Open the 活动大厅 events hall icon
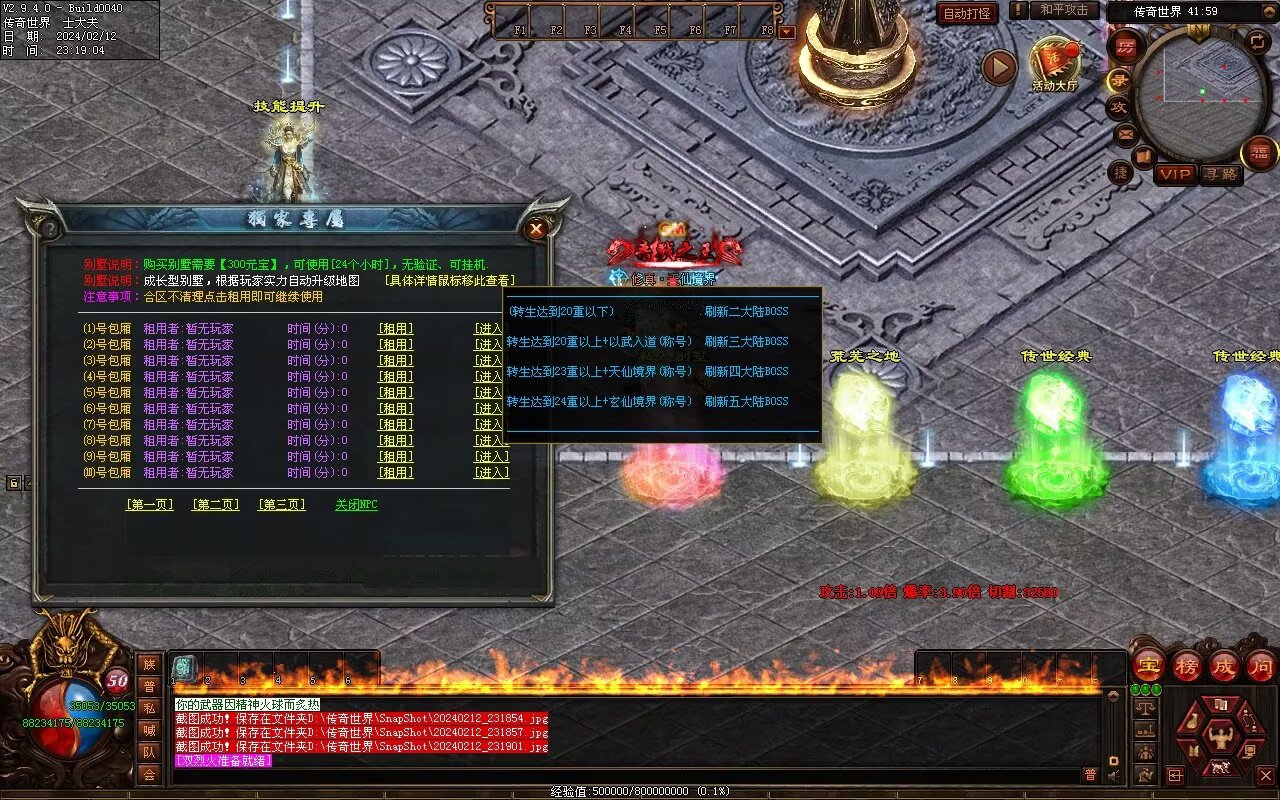Viewport: 1280px width, 800px height. point(1055,62)
